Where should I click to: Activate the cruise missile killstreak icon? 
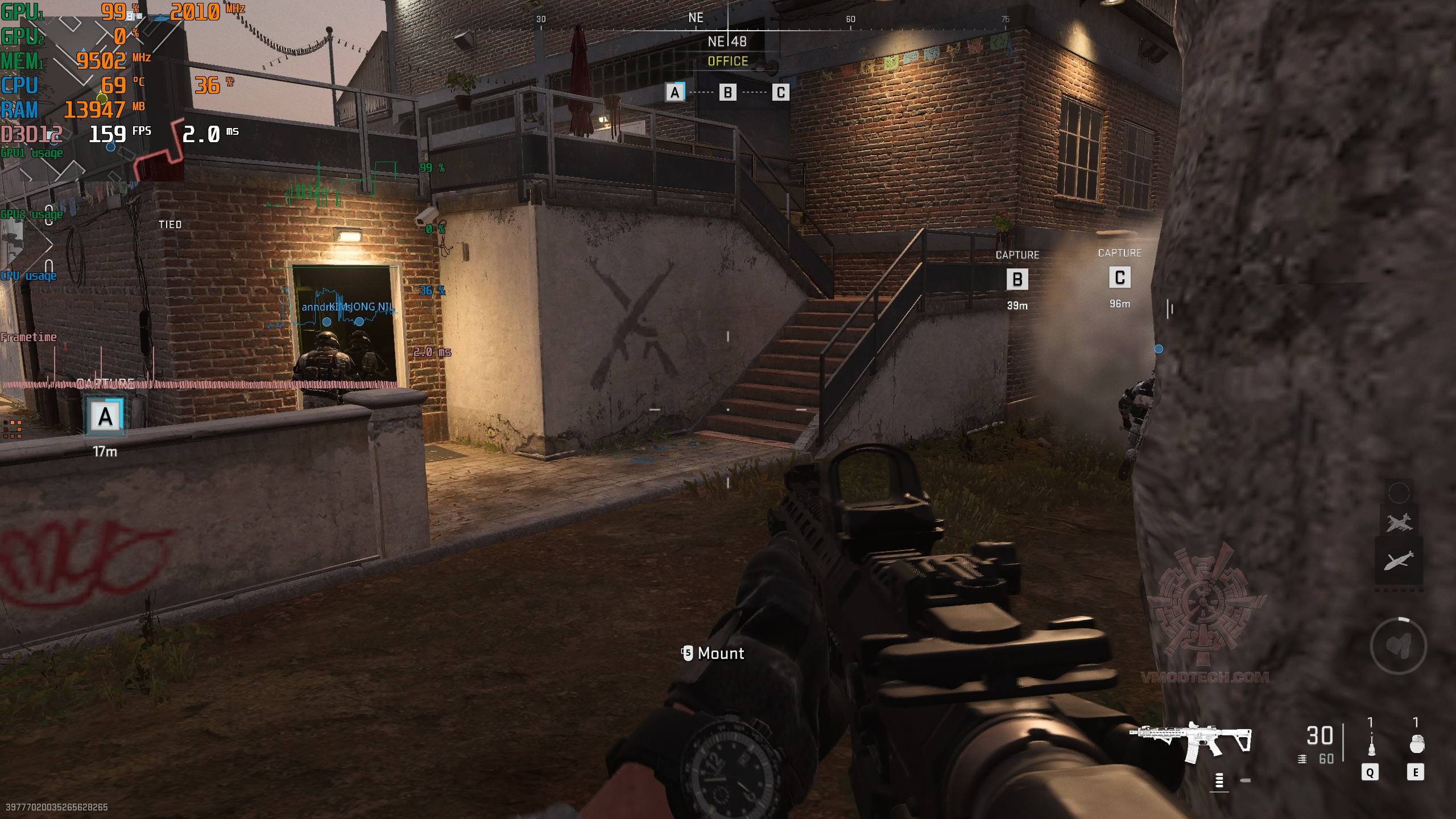(x=1399, y=560)
